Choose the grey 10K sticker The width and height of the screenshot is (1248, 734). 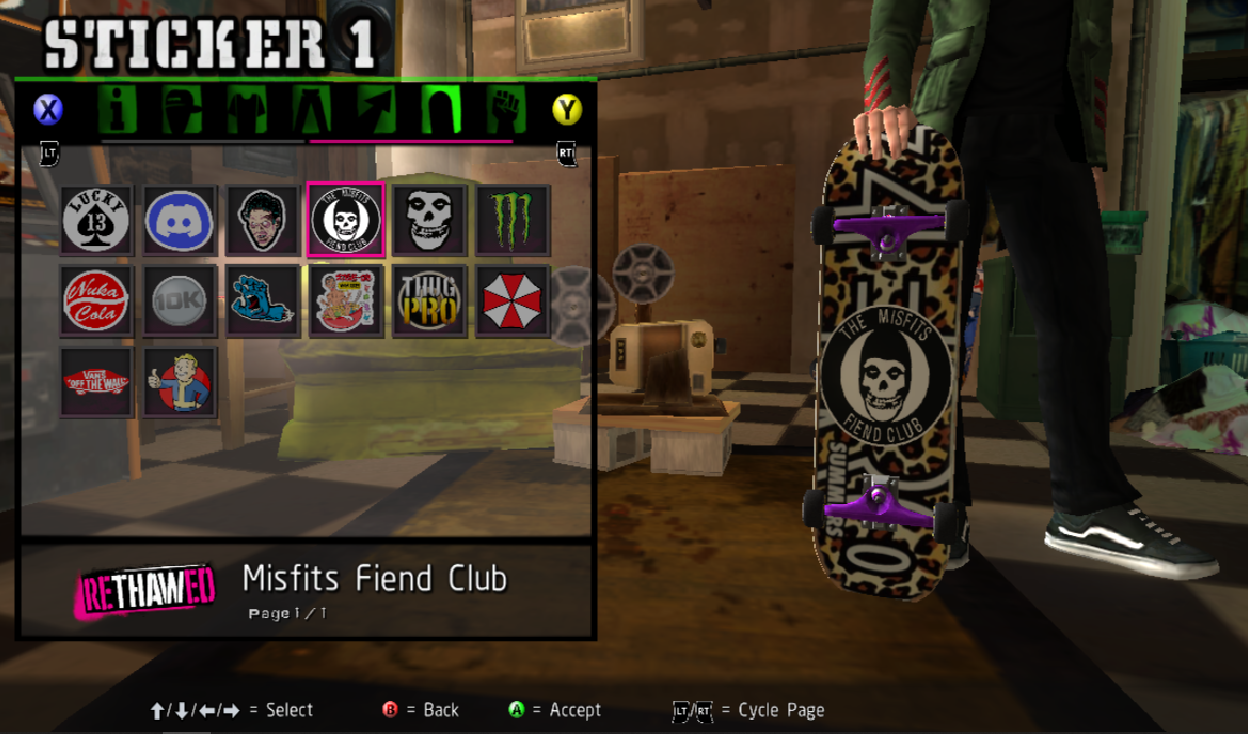(x=180, y=300)
